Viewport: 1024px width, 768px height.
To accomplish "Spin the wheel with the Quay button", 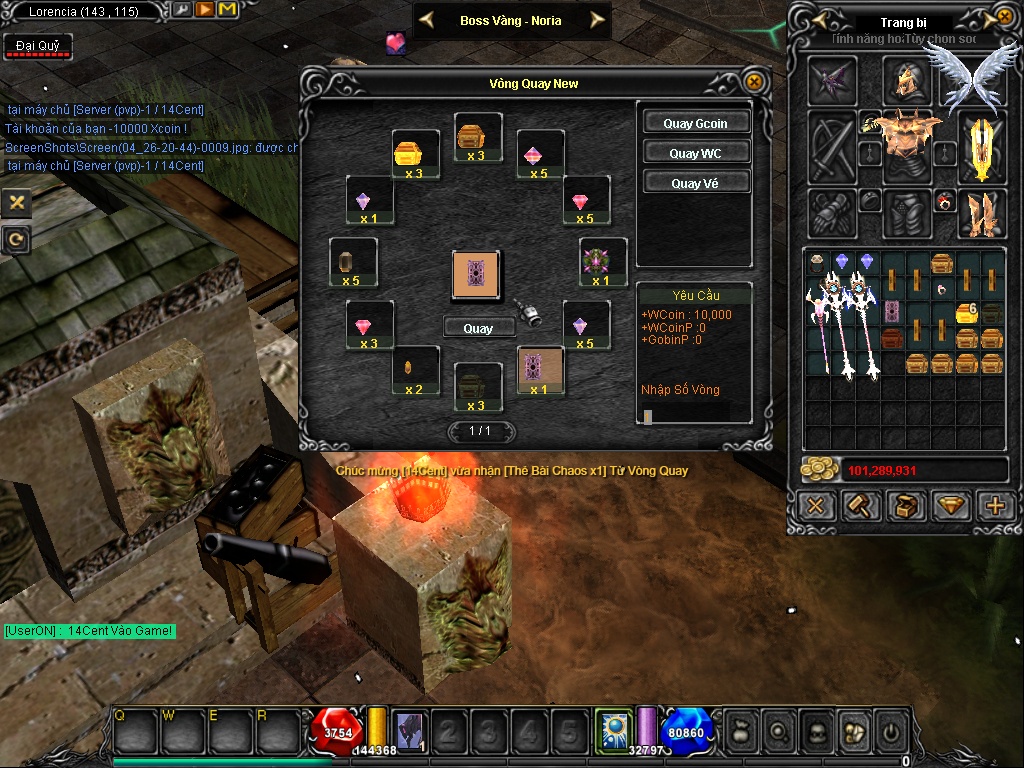I will pos(478,328).
